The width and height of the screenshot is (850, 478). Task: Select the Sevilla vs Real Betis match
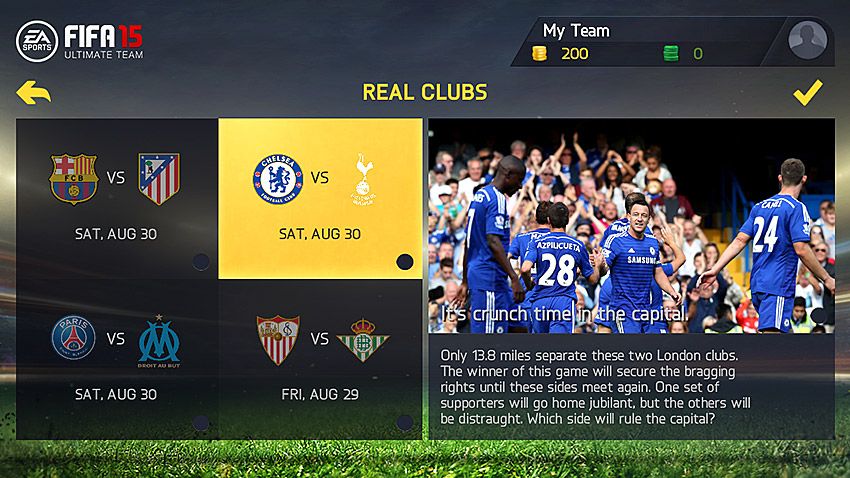point(320,359)
